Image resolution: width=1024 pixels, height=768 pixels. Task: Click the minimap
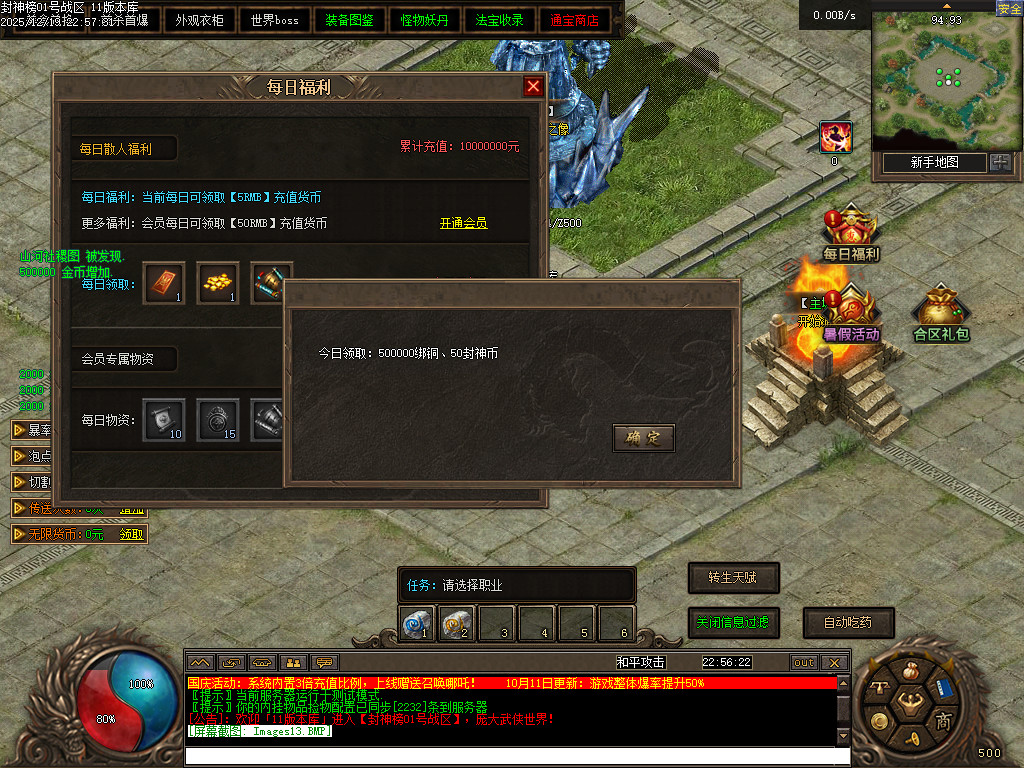click(x=940, y=80)
